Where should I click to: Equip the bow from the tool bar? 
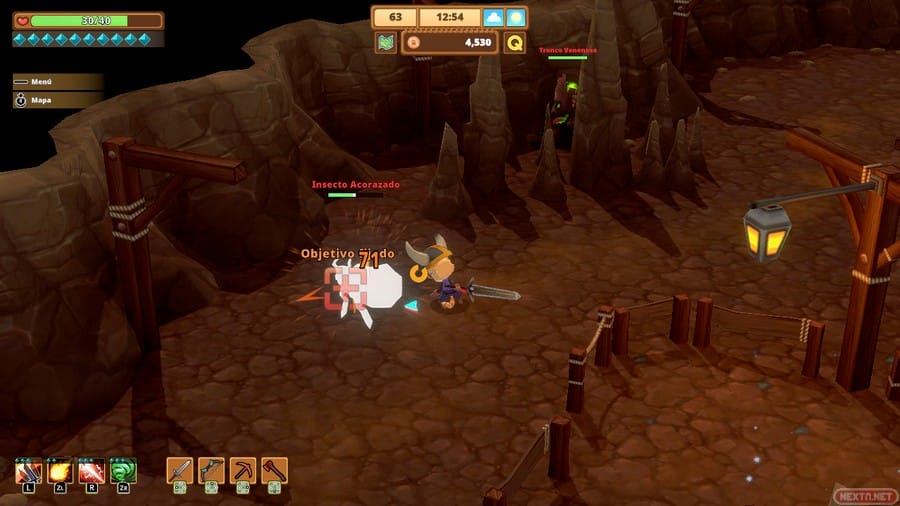211,470
